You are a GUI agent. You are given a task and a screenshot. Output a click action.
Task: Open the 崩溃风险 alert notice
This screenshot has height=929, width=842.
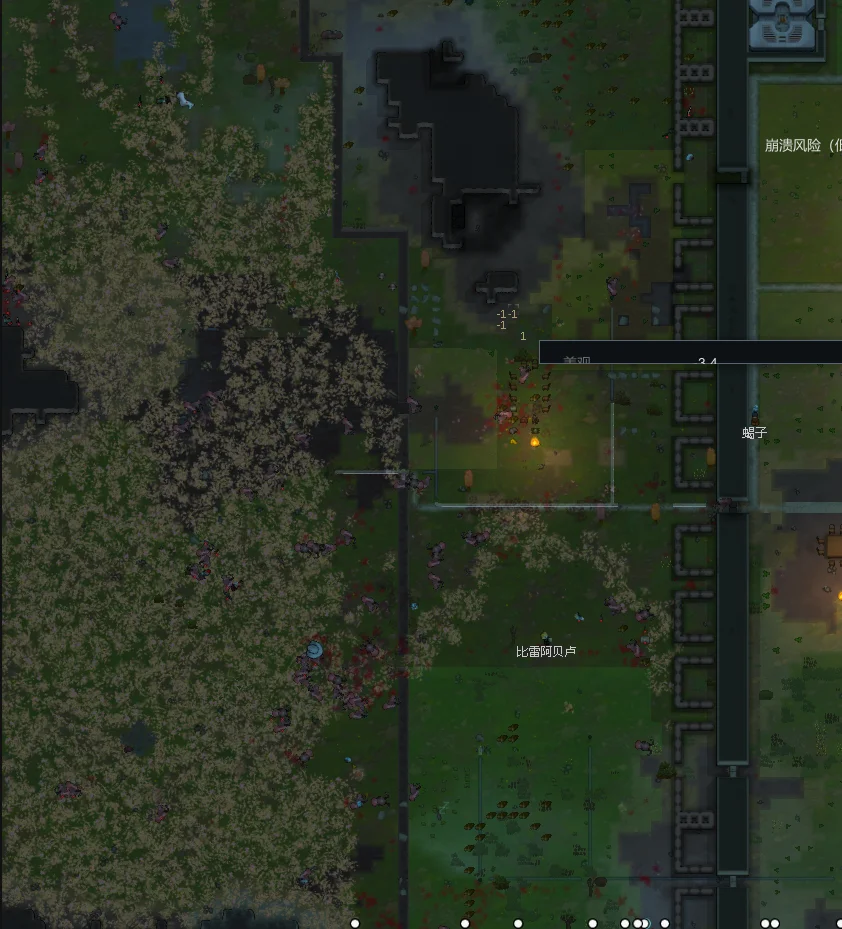point(802,145)
